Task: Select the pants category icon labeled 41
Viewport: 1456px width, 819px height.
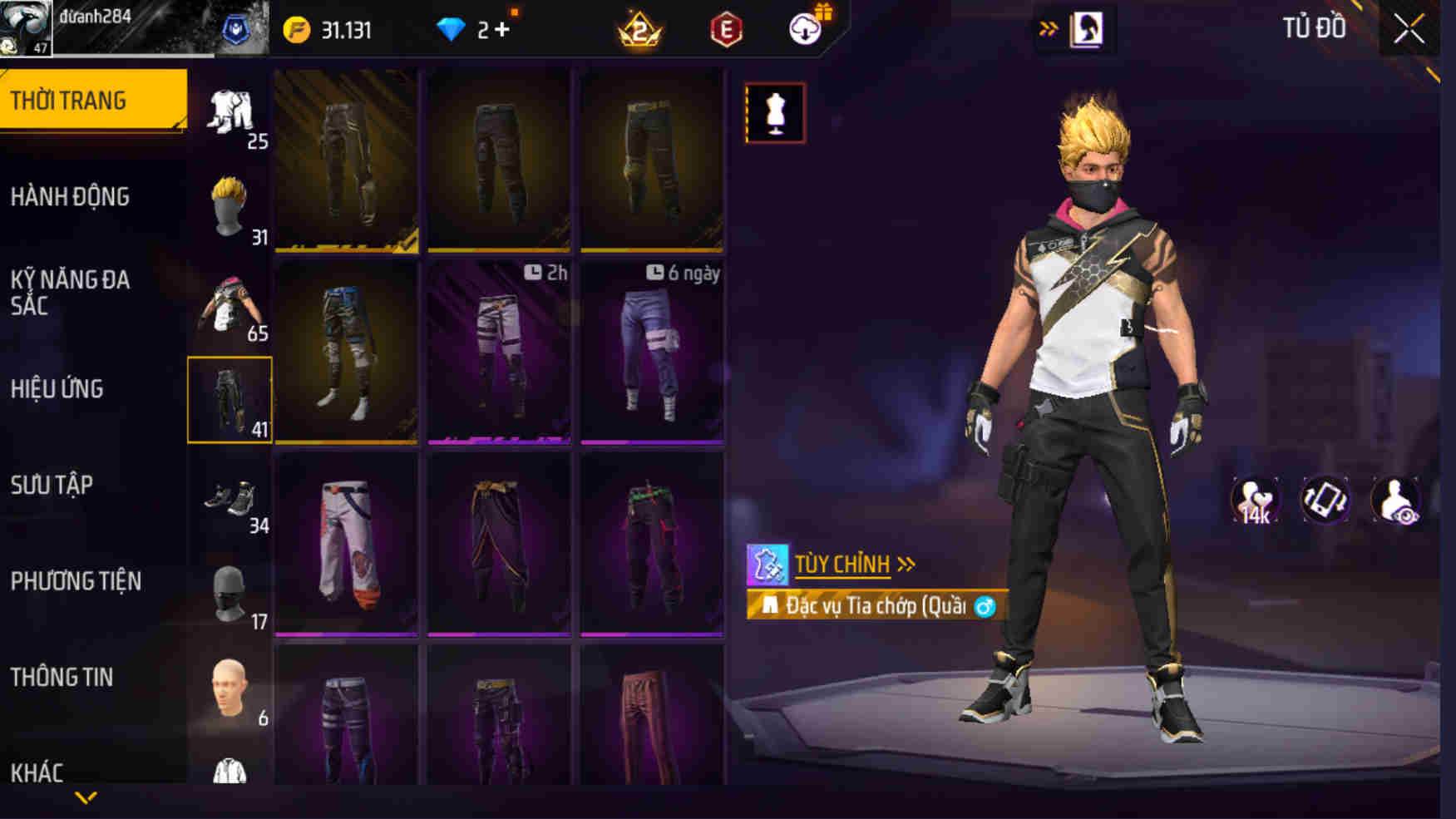Action: pyautogui.click(x=230, y=399)
